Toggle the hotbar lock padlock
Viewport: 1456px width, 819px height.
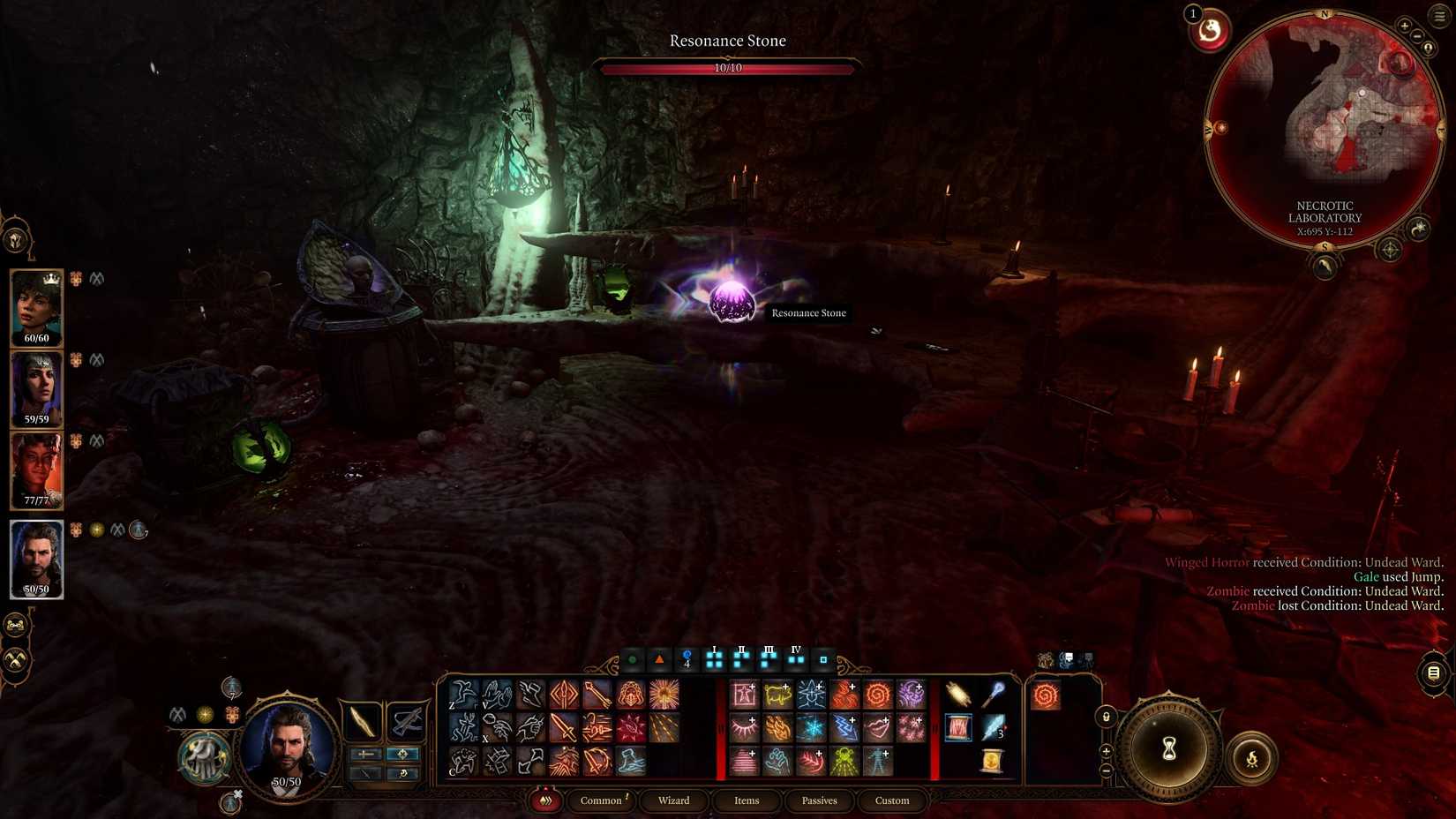[1106, 716]
